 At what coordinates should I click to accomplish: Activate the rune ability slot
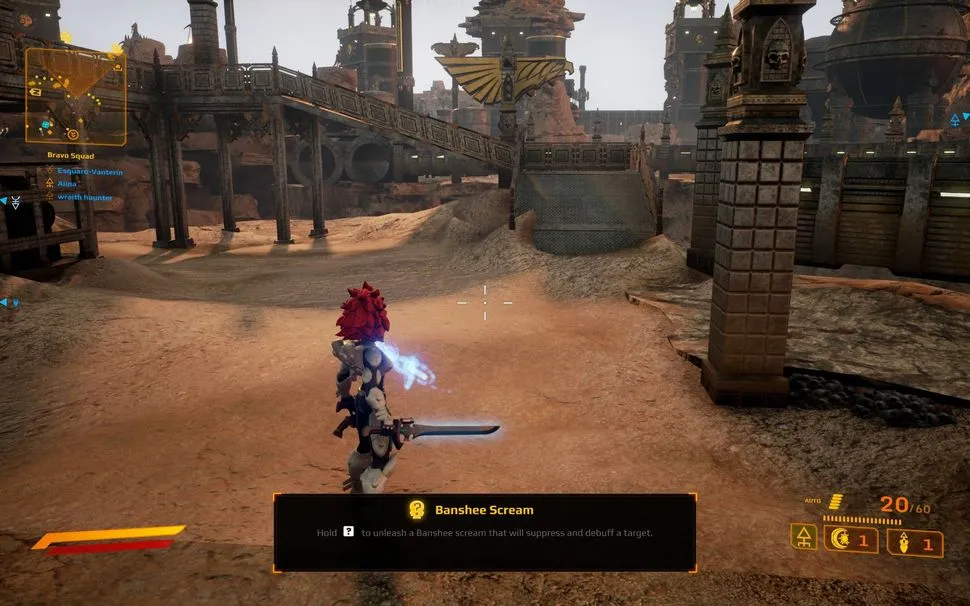803,537
